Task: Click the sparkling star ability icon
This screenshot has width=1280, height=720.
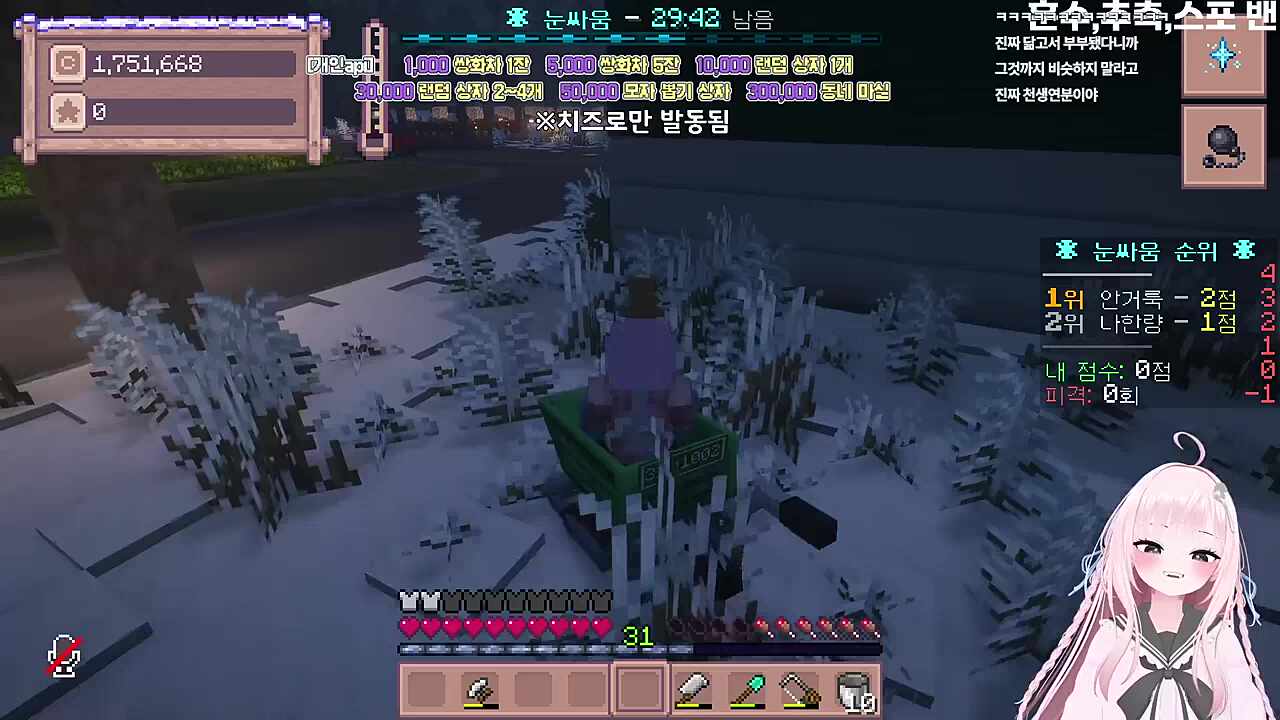Action: point(1223,57)
